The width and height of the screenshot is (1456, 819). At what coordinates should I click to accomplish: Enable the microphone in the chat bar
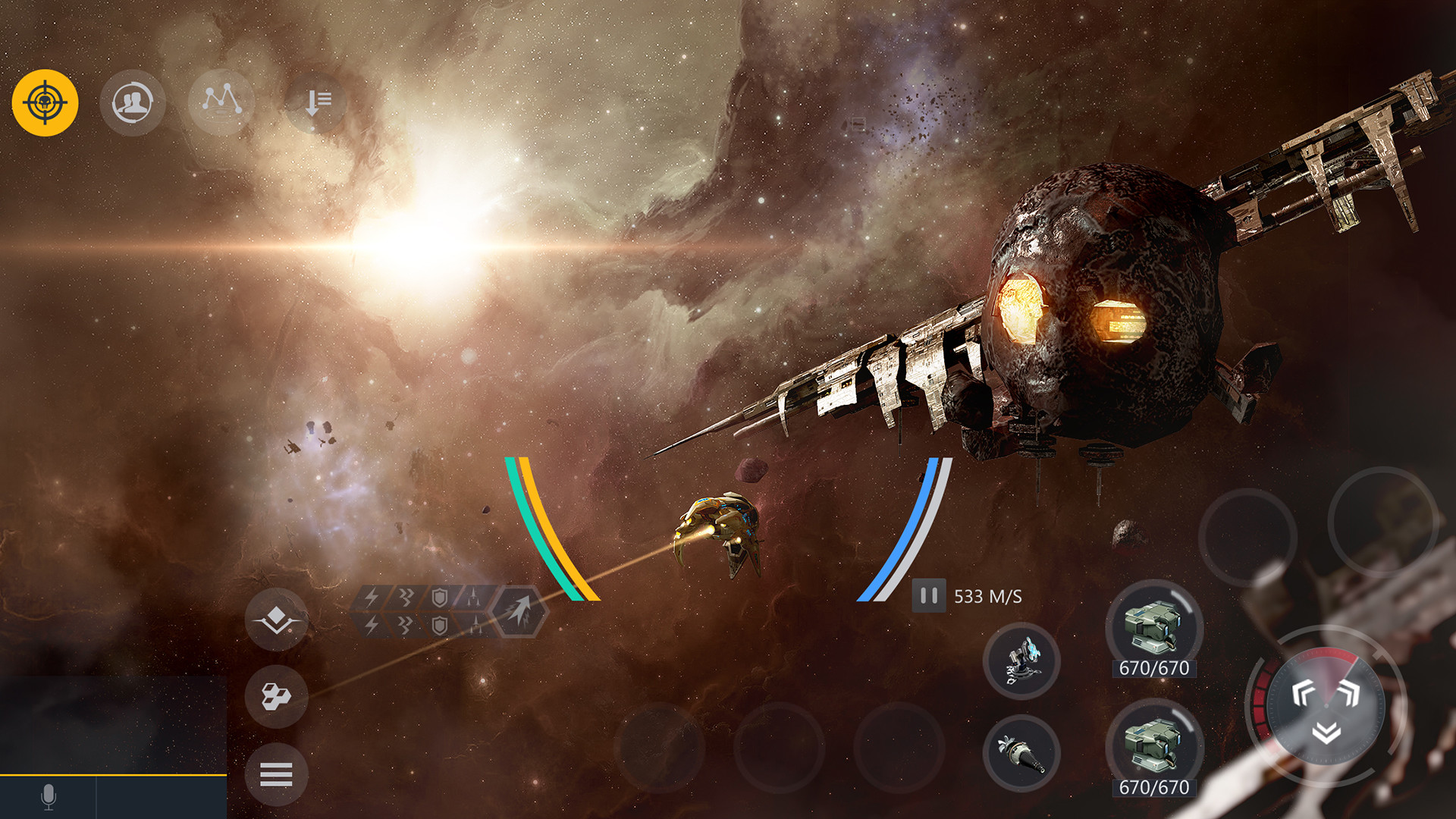[48, 795]
